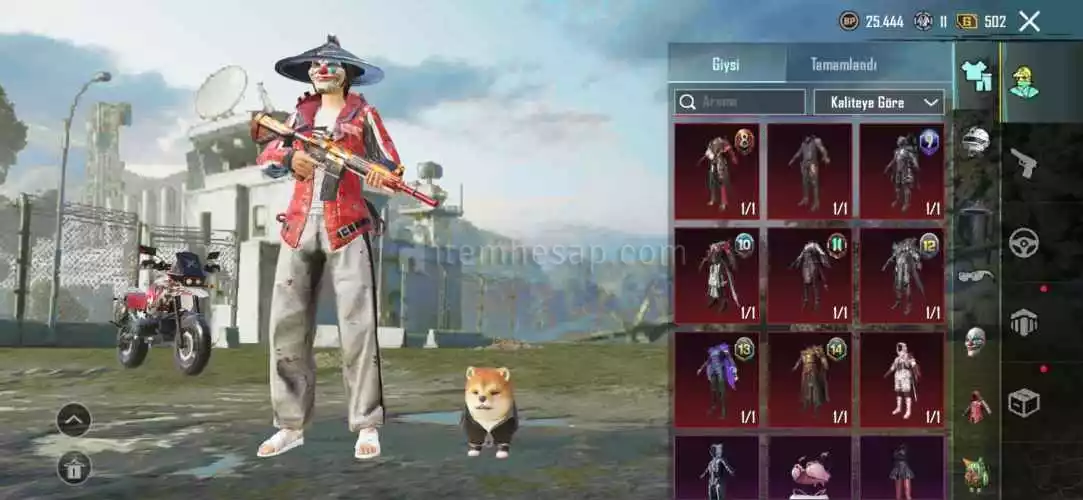Select the golden armor outfit, badge 14

click(x=810, y=379)
